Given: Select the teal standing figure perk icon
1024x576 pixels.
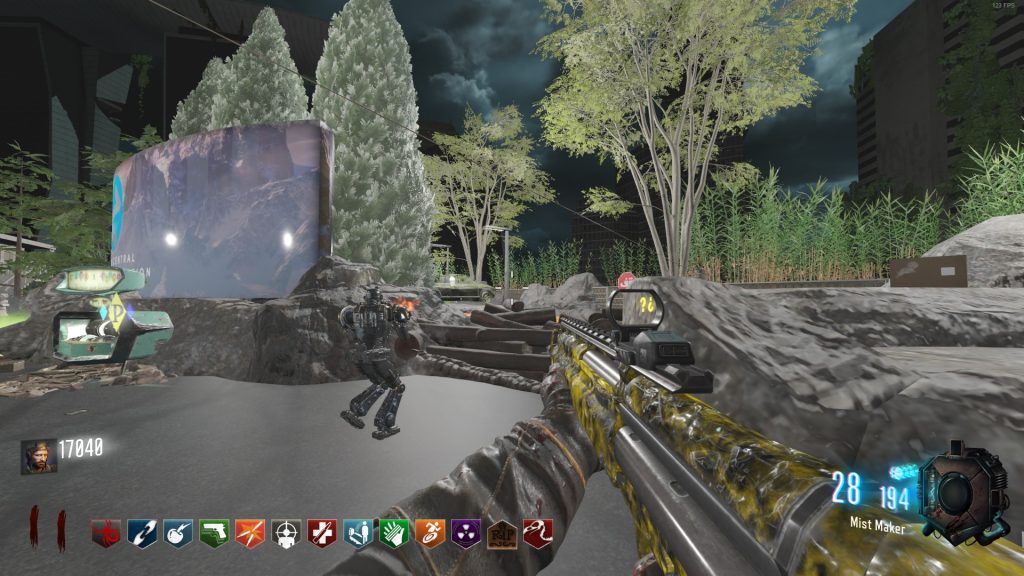Looking at the screenshot, I should pos(358,533).
